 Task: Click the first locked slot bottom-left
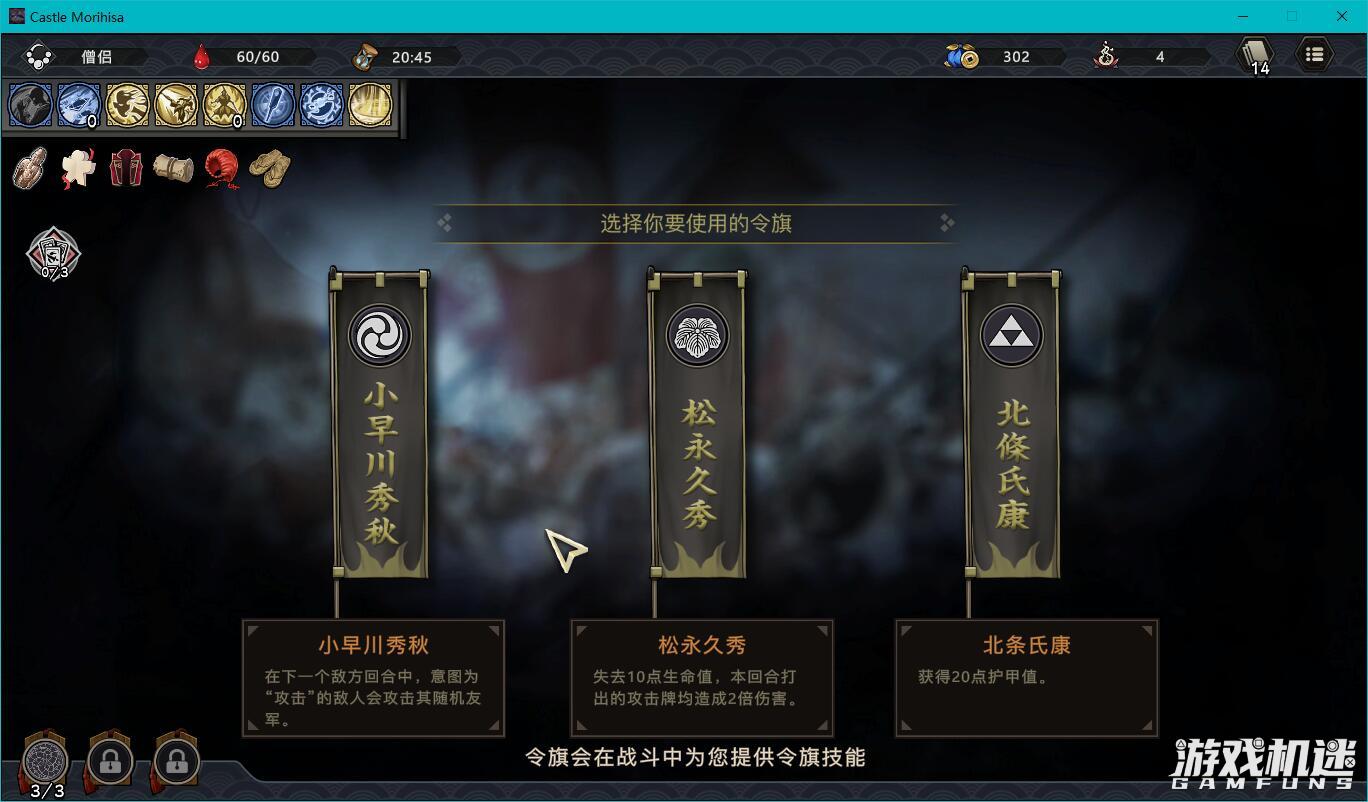tap(109, 762)
